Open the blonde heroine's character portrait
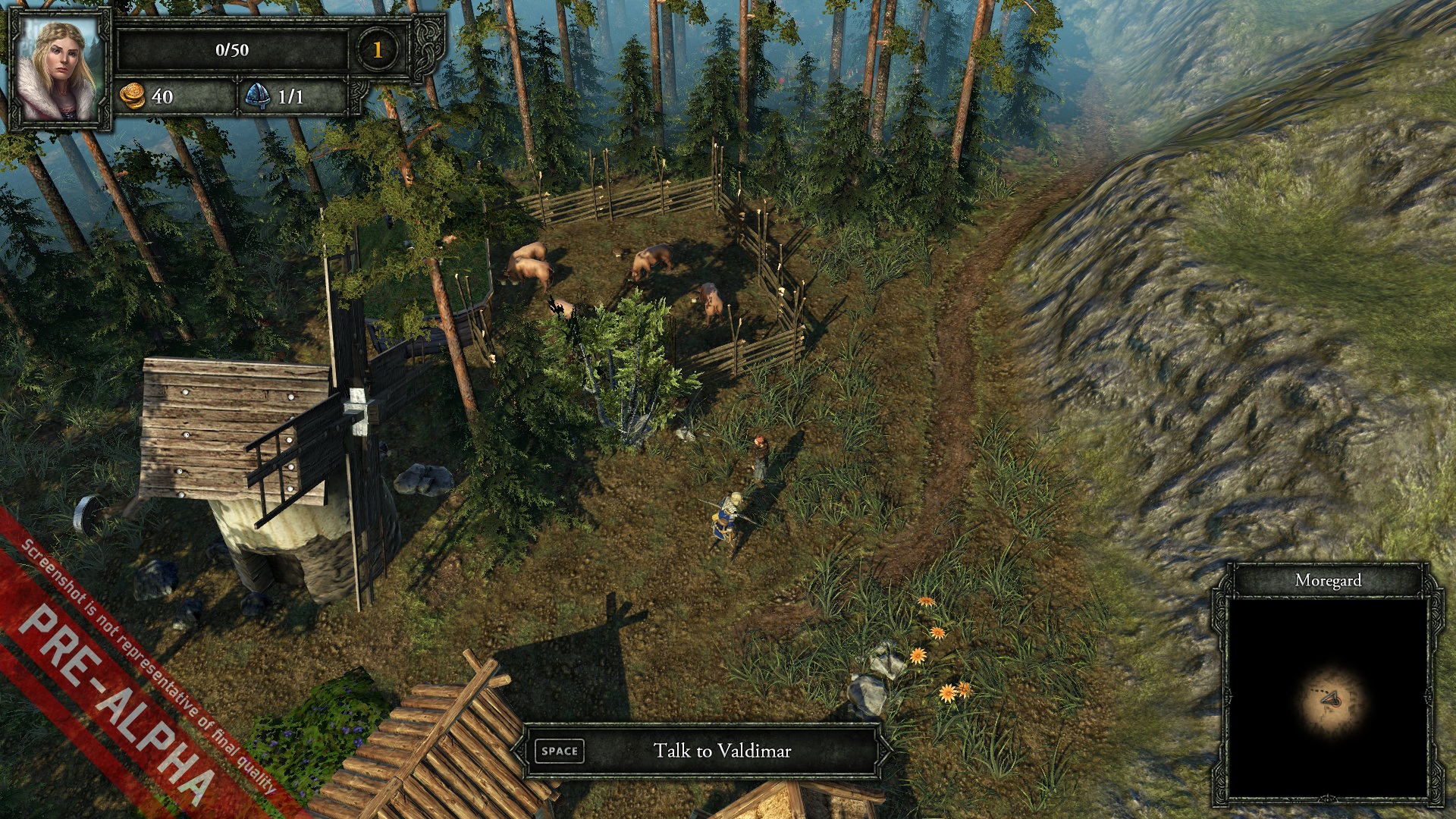Screen dimensions: 1456x819 point(58,68)
